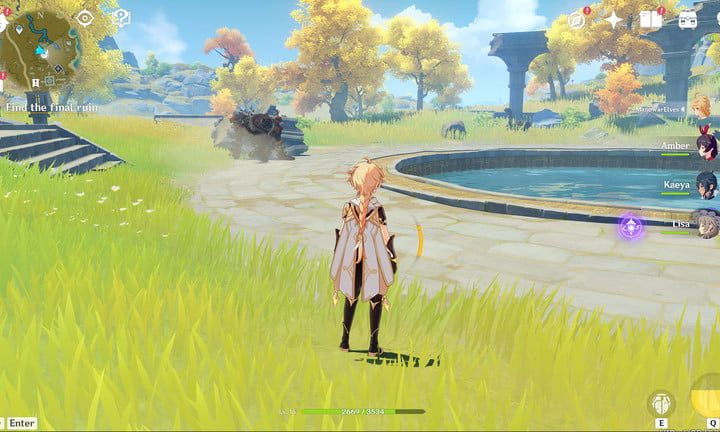Open the backpack inventory
720x432 pixels.
(x=688, y=20)
